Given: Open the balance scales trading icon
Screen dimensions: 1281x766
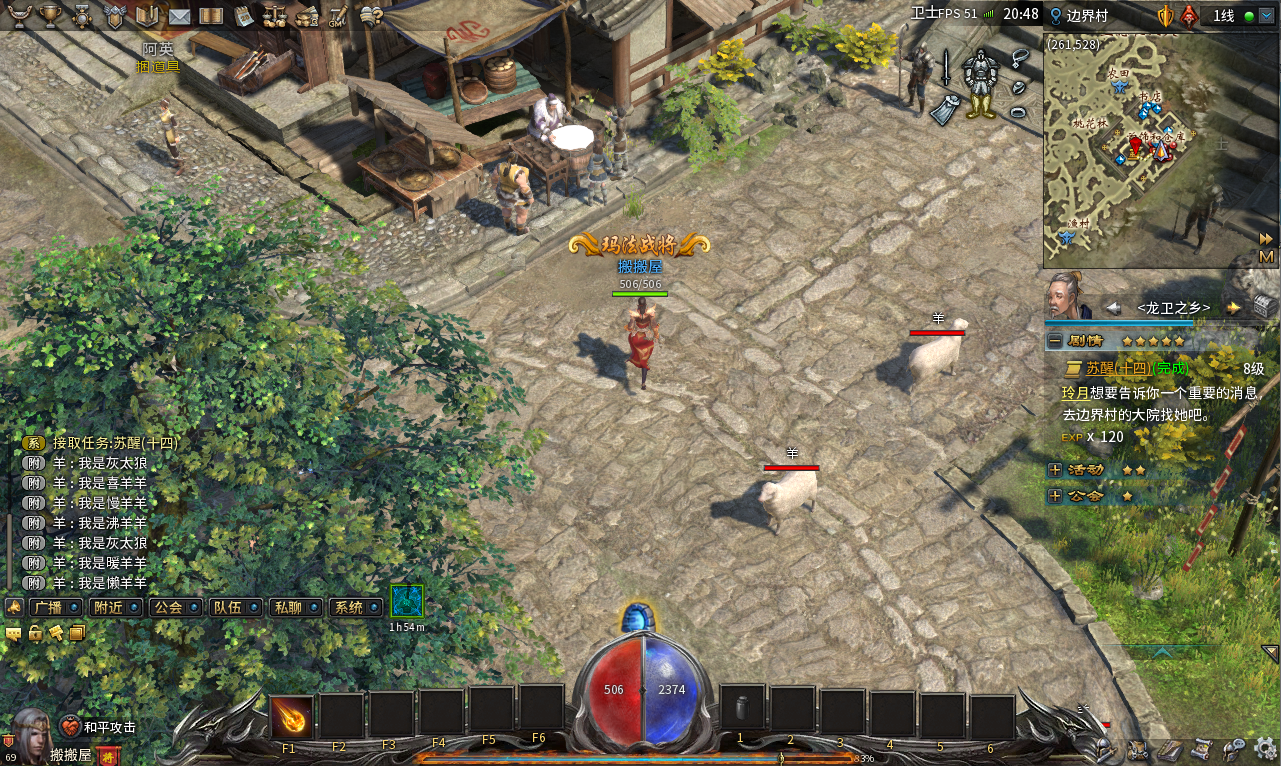Looking at the screenshot, I should (x=275, y=15).
